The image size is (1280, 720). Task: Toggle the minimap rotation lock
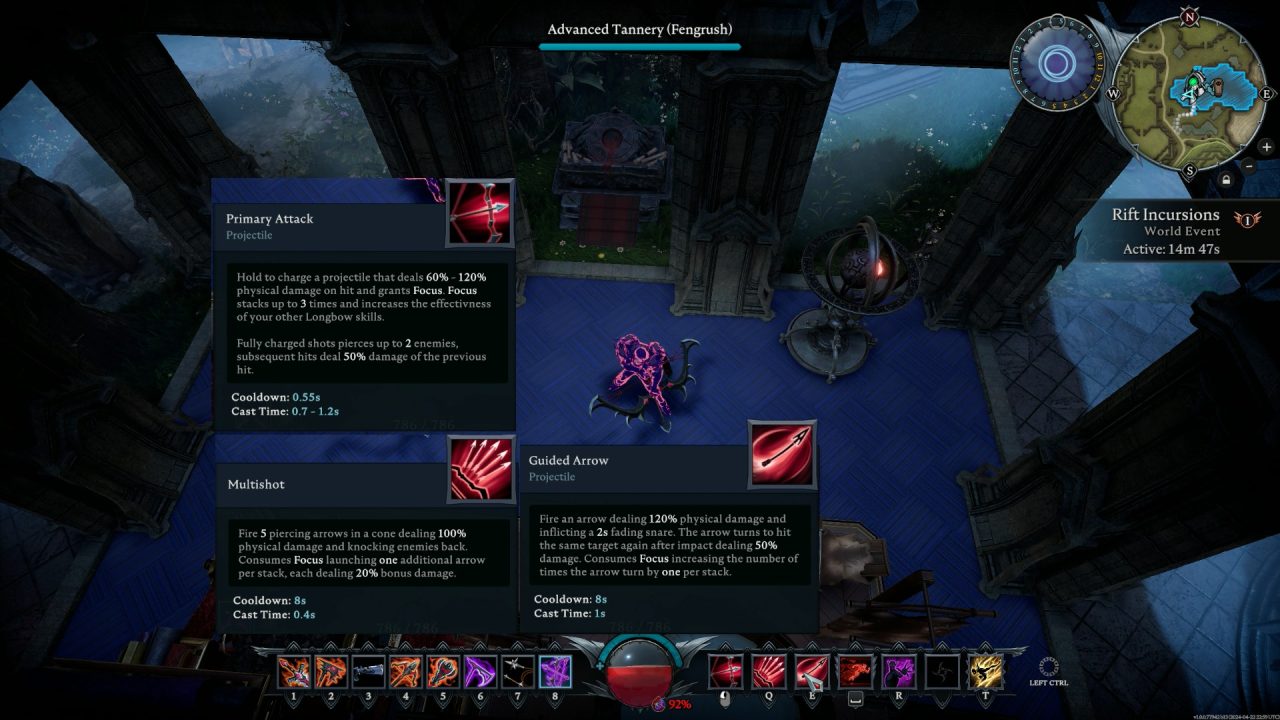coord(1226,180)
